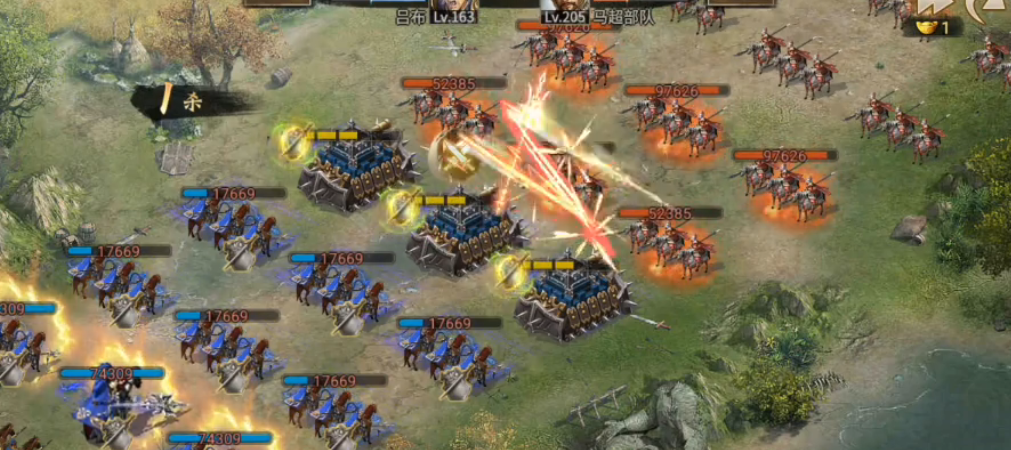Select Lu Bu's commander portrait
This screenshot has width=1011, height=450.
click(454, 5)
